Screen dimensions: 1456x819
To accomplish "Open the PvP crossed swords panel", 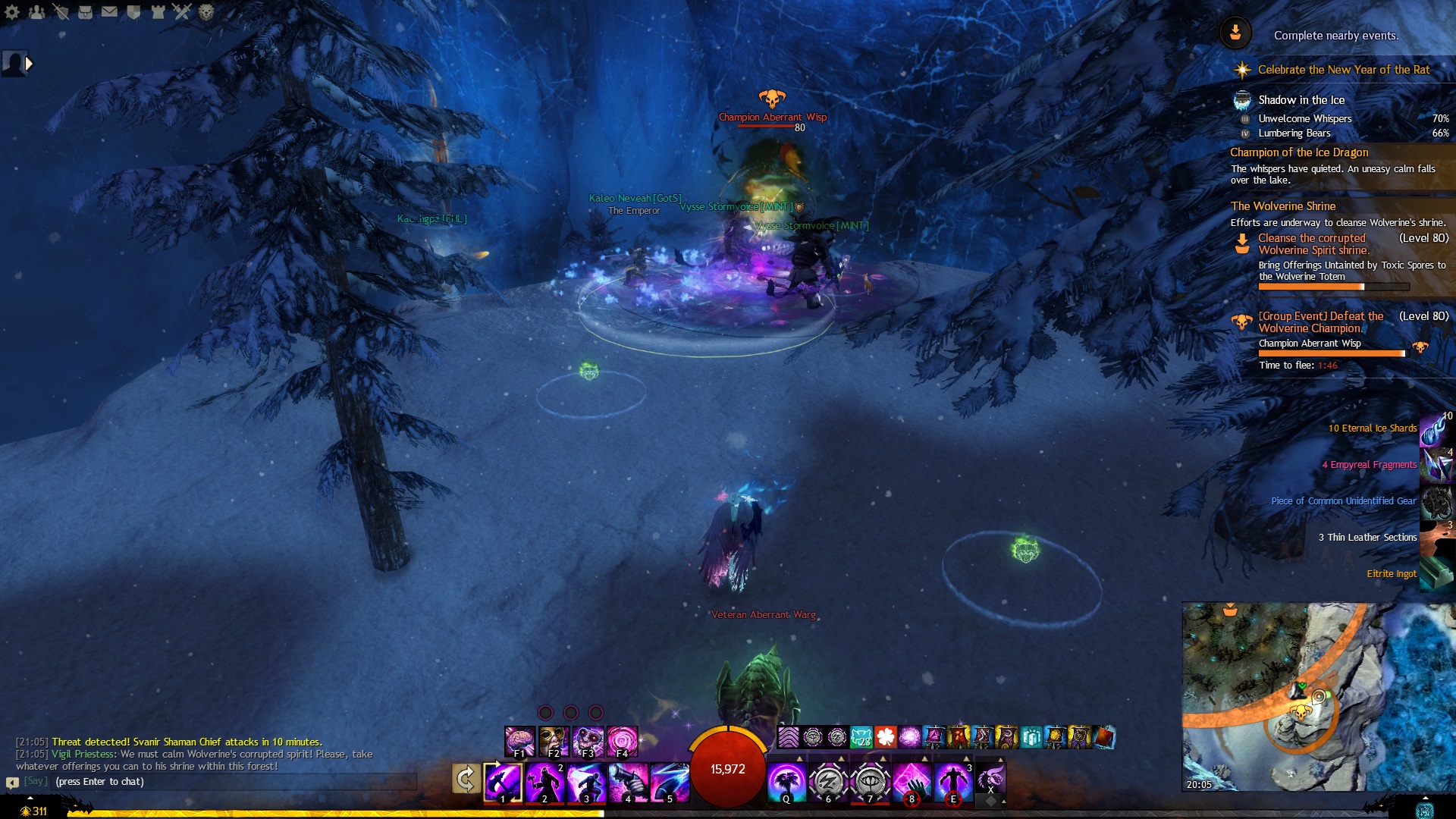I will pyautogui.click(x=182, y=11).
